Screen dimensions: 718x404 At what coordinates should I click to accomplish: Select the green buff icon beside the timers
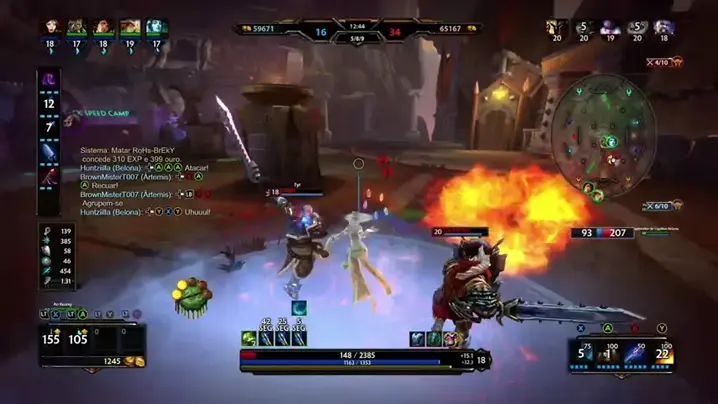coord(248,339)
